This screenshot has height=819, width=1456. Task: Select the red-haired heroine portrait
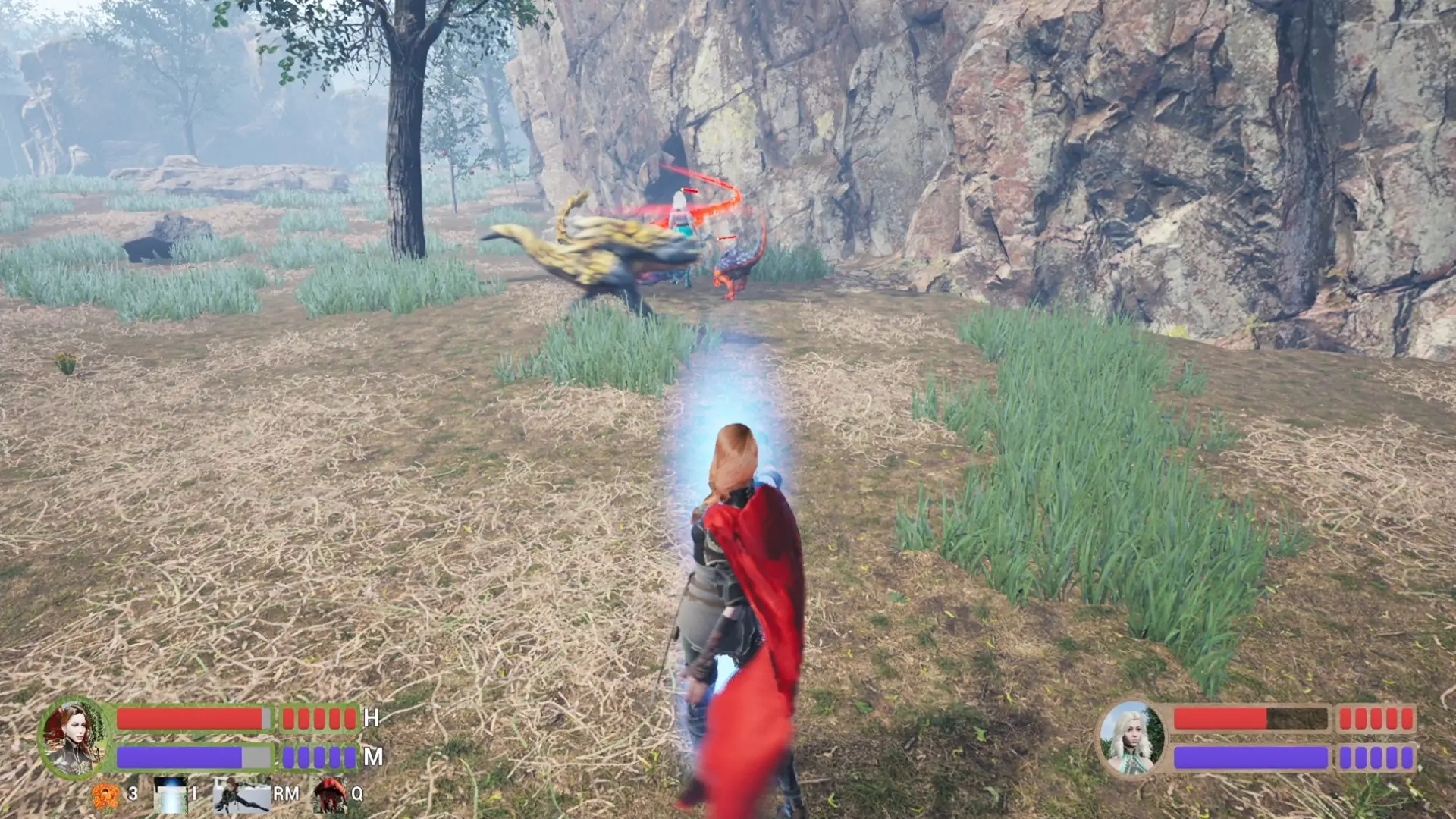(73, 737)
